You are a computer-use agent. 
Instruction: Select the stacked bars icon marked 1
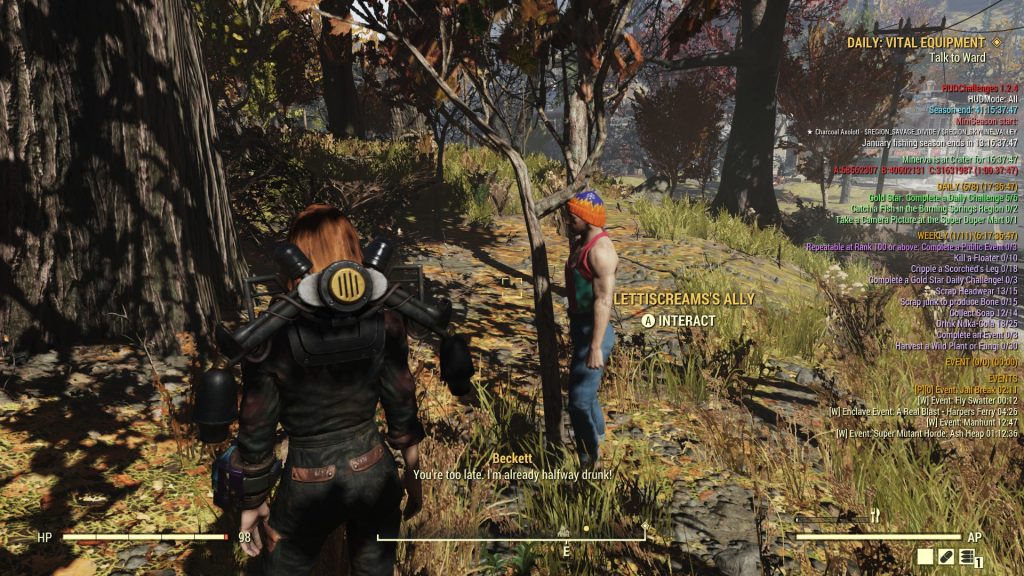click(967, 557)
